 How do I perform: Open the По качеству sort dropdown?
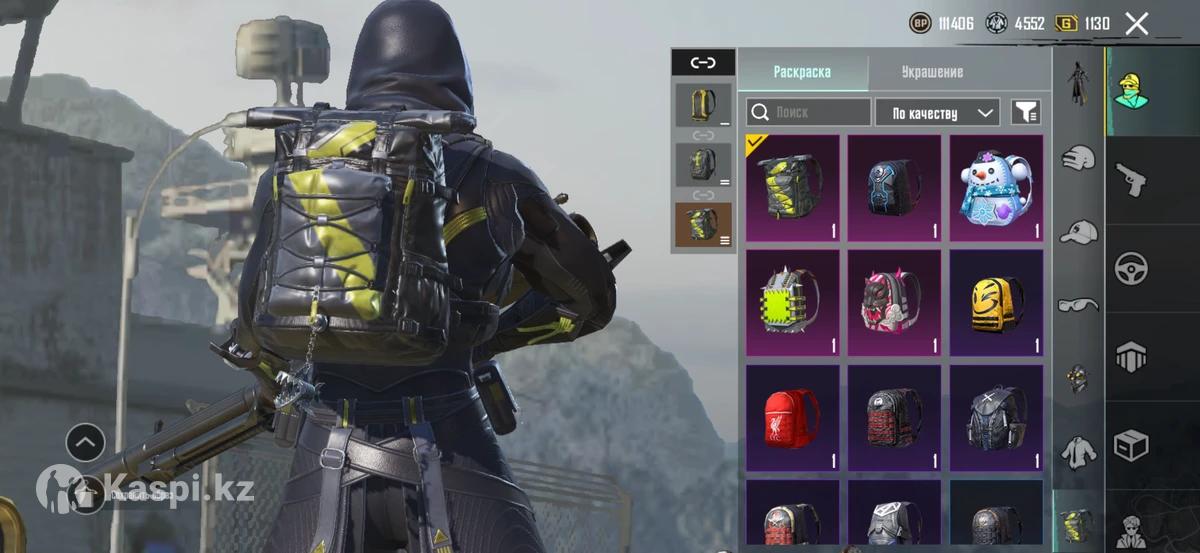pos(937,112)
